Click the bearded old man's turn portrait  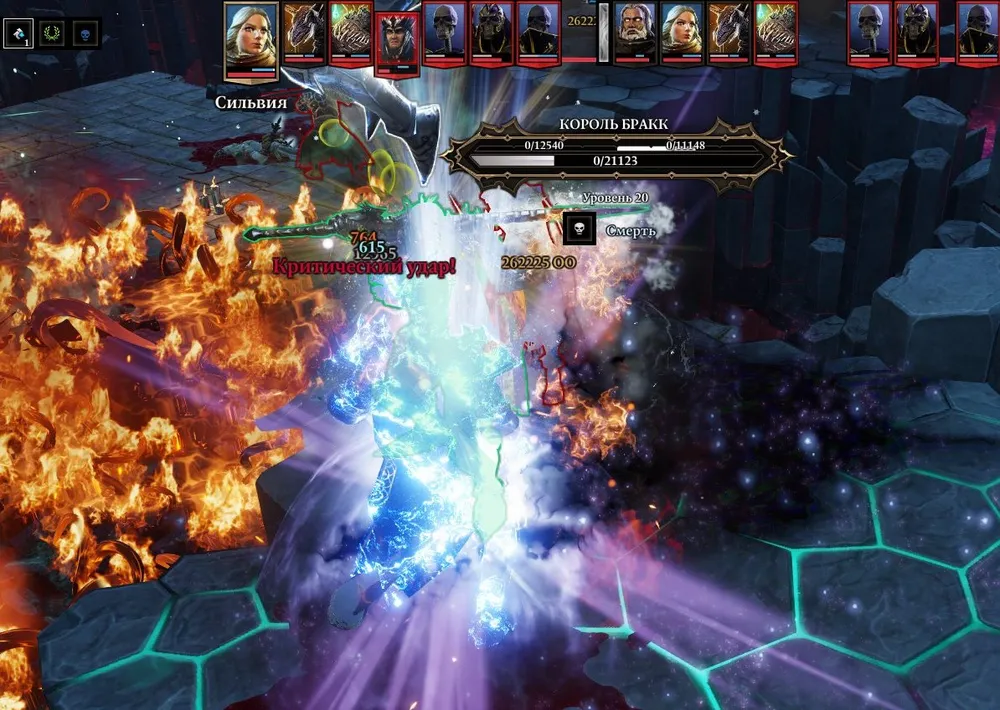[634, 33]
